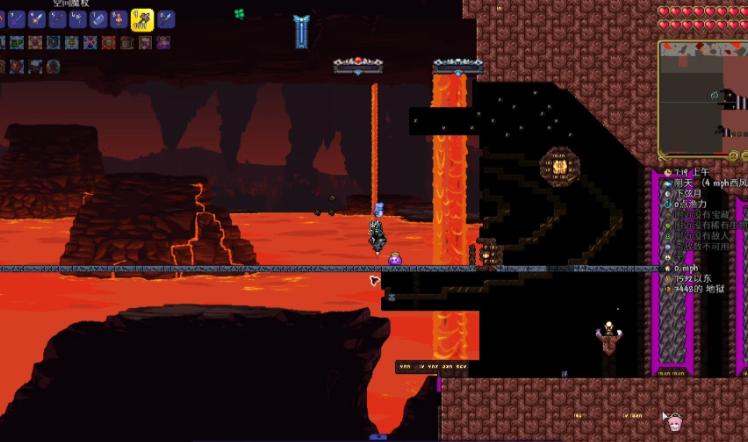Click the gold-framed minimap

[x=702, y=100]
